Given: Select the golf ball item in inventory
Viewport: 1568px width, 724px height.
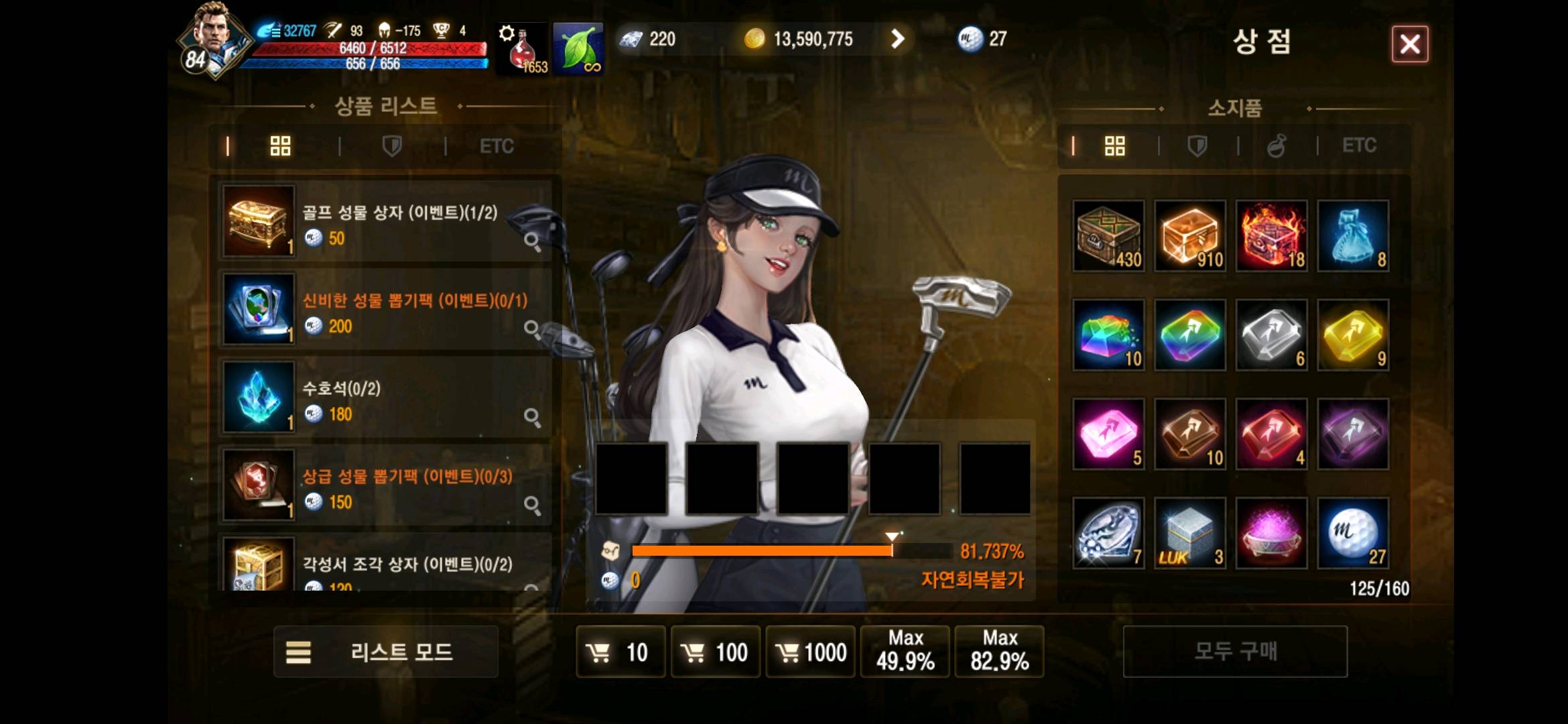Looking at the screenshot, I should (1353, 534).
